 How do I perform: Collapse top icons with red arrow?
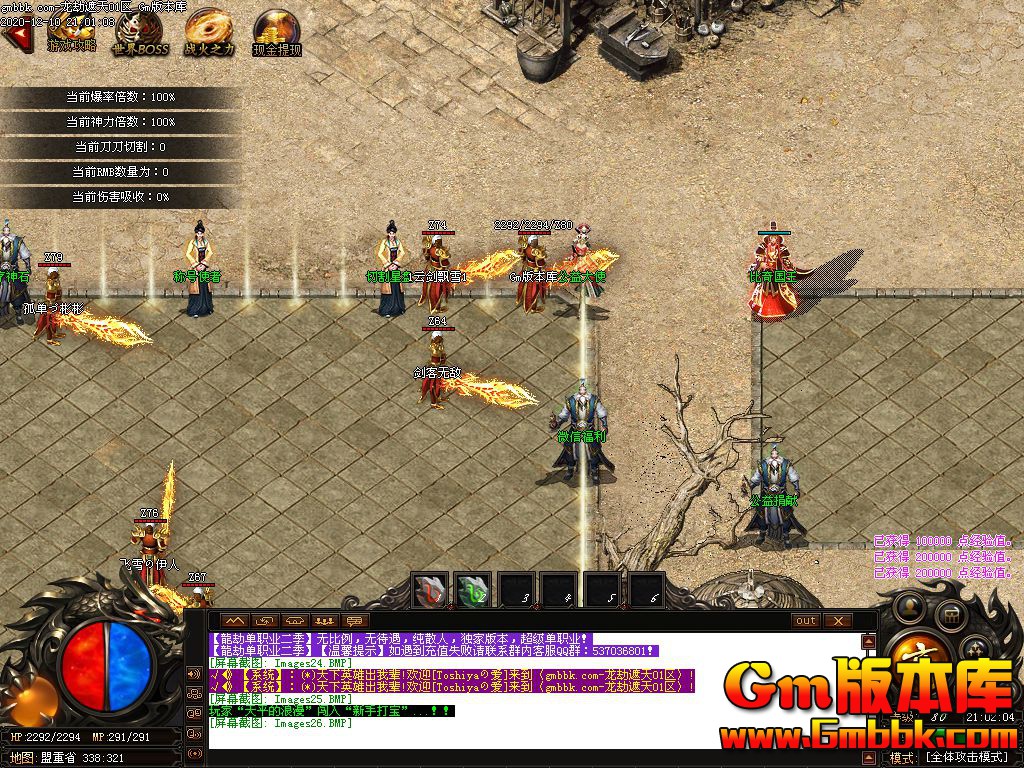click(14, 38)
